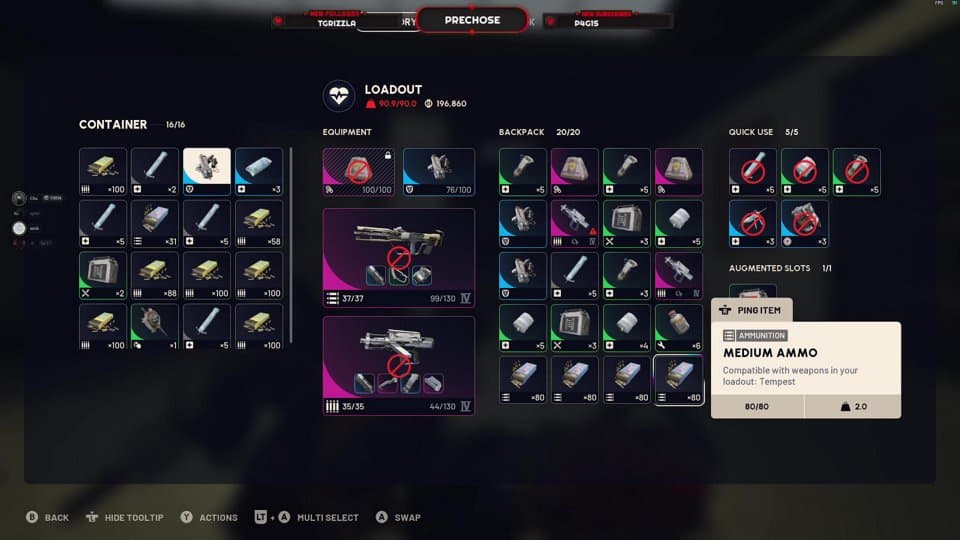The image size is (960, 540).
Task: Select the blue quick use syringe slot
Action: point(753,224)
